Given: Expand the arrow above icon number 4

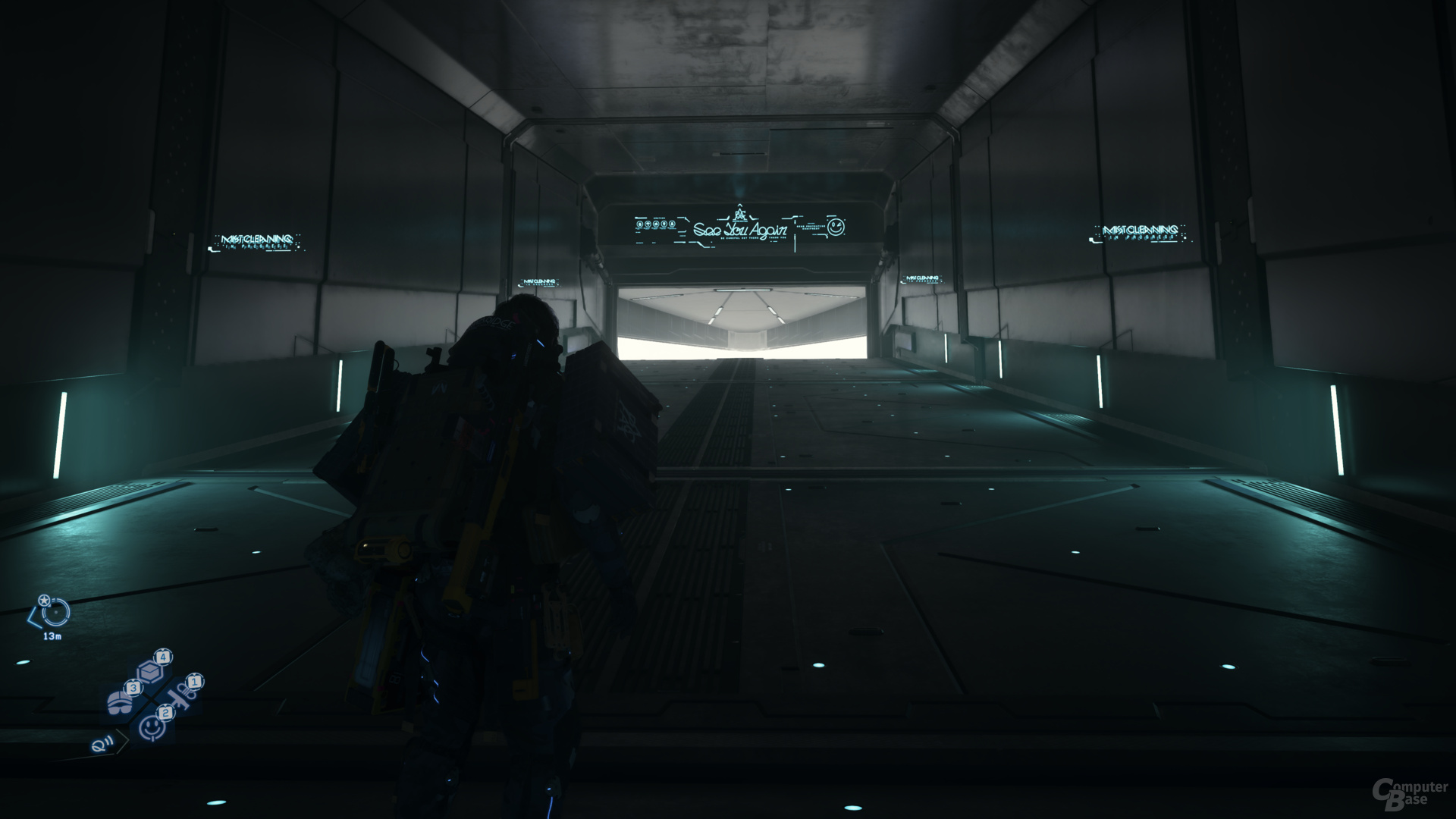Looking at the screenshot, I should click(163, 649).
